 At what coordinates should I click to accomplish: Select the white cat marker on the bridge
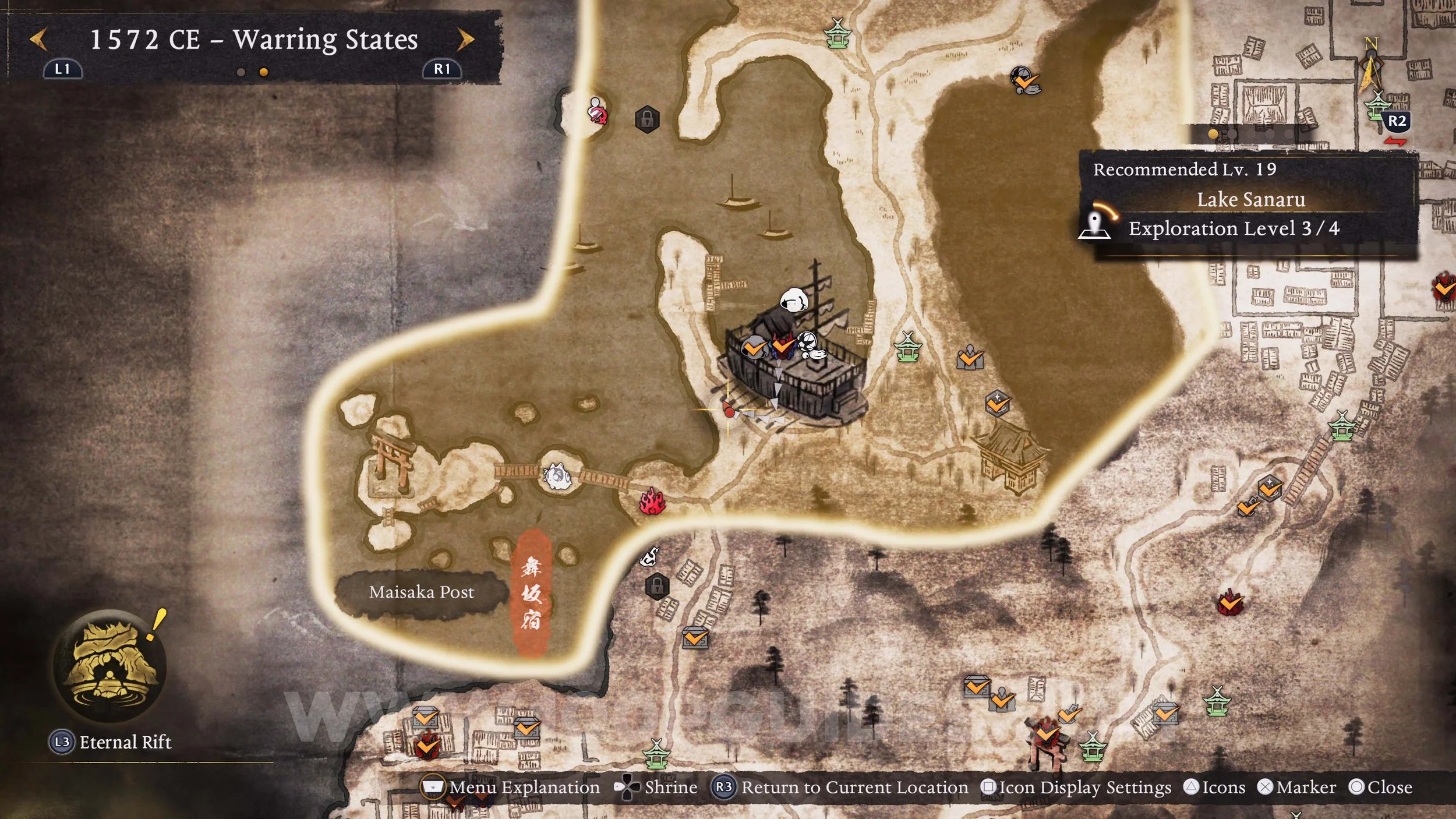(x=557, y=476)
